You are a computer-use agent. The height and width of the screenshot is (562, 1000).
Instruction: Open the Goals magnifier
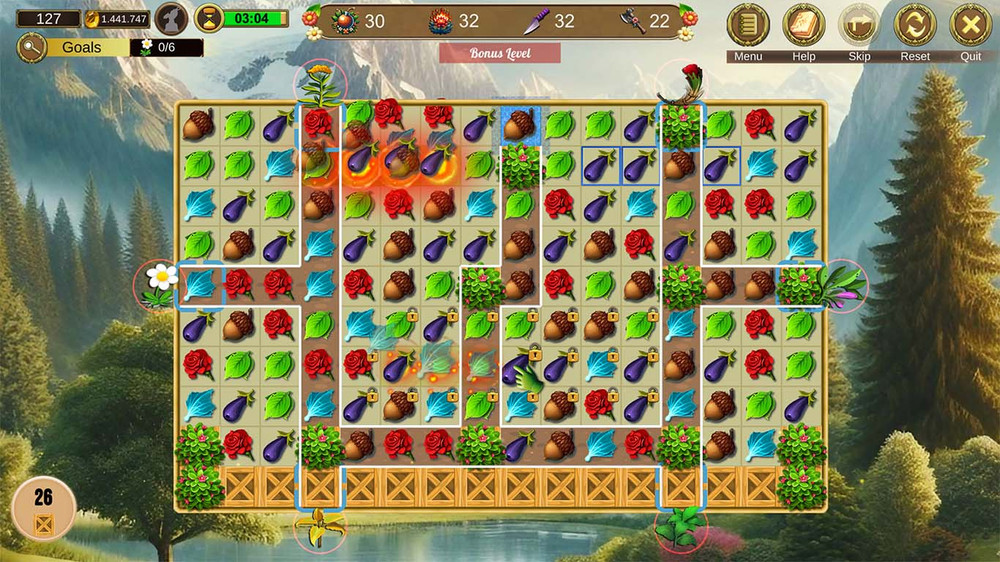pos(32,46)
